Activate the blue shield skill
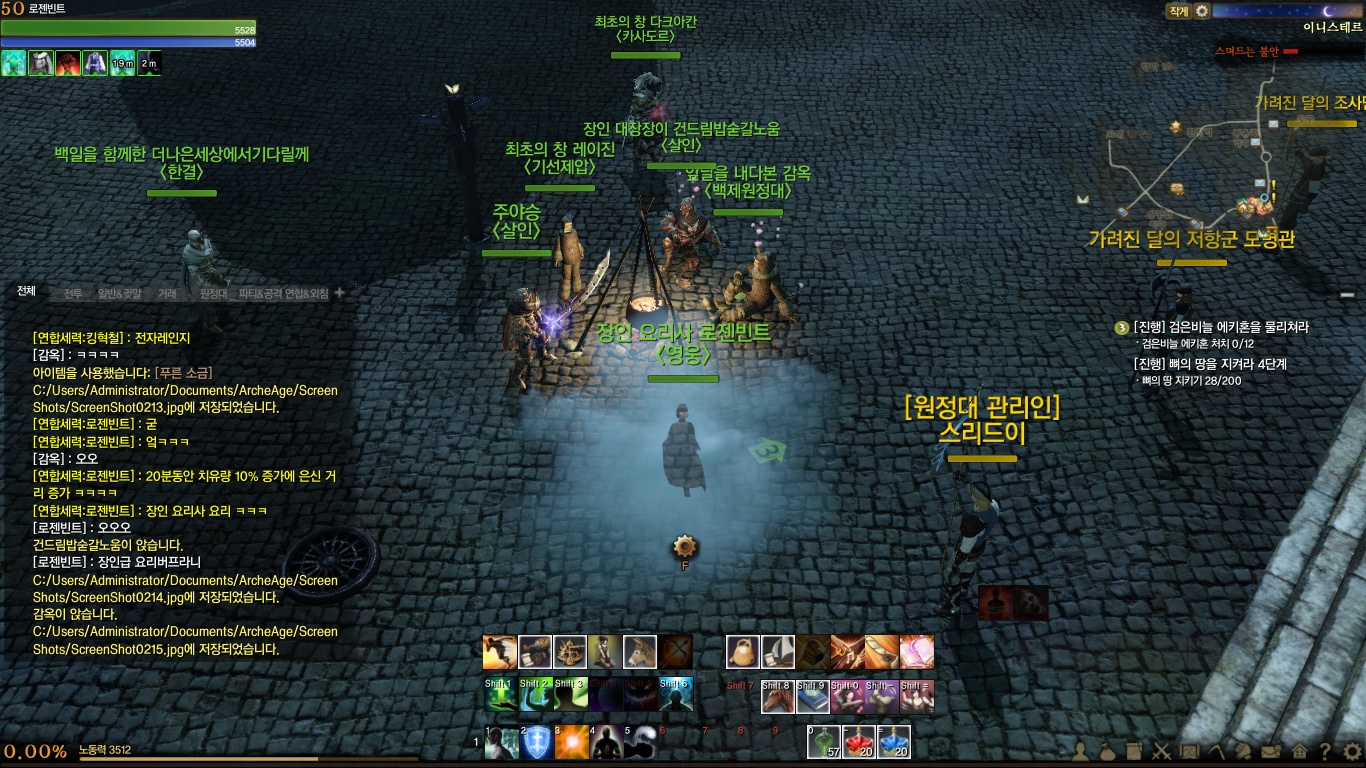Image resolution: width=1366 pixels, height=768 pixels. [x=537, y=743]
